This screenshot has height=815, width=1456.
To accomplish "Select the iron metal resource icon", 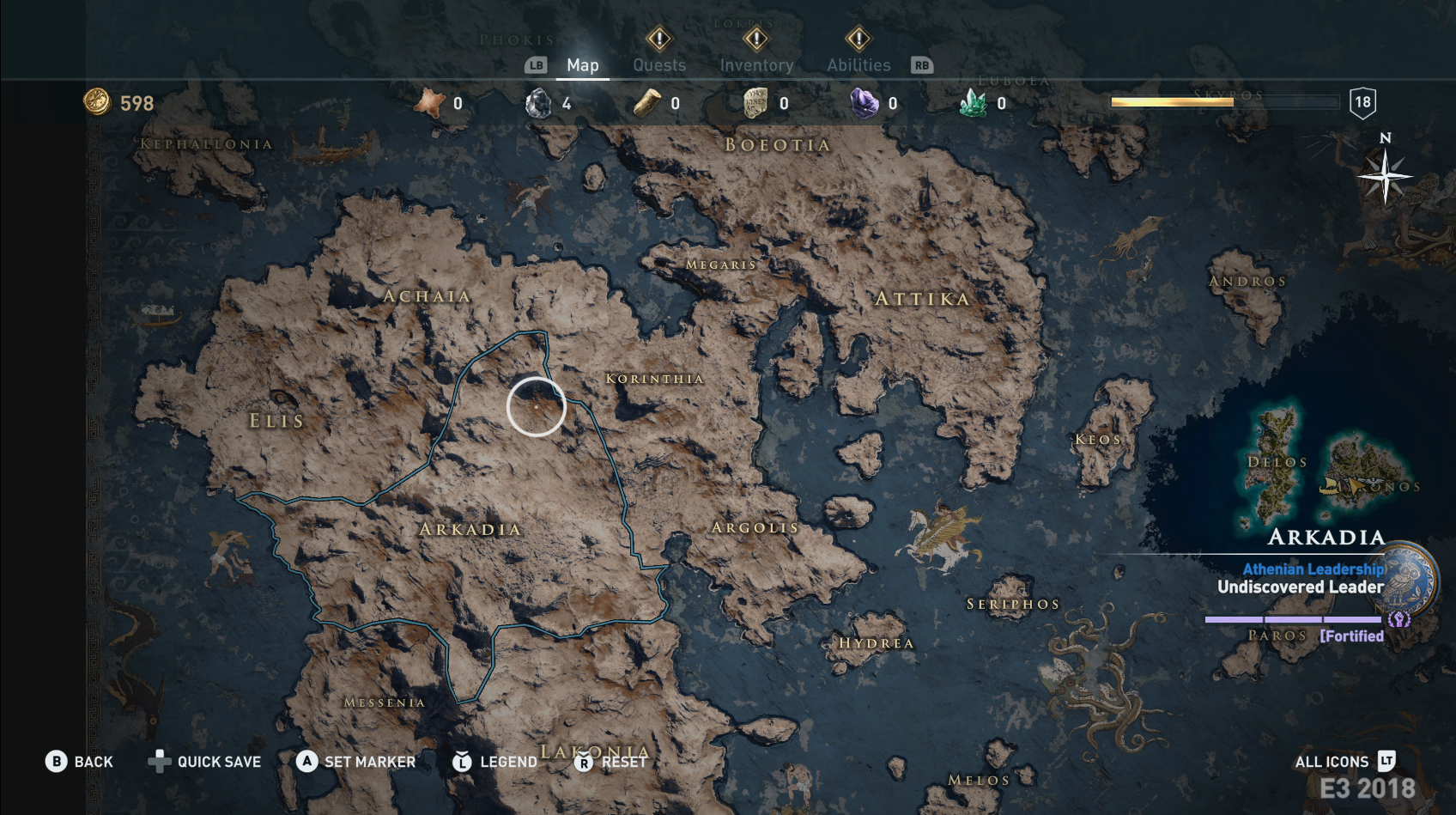I will coord(536,101).
